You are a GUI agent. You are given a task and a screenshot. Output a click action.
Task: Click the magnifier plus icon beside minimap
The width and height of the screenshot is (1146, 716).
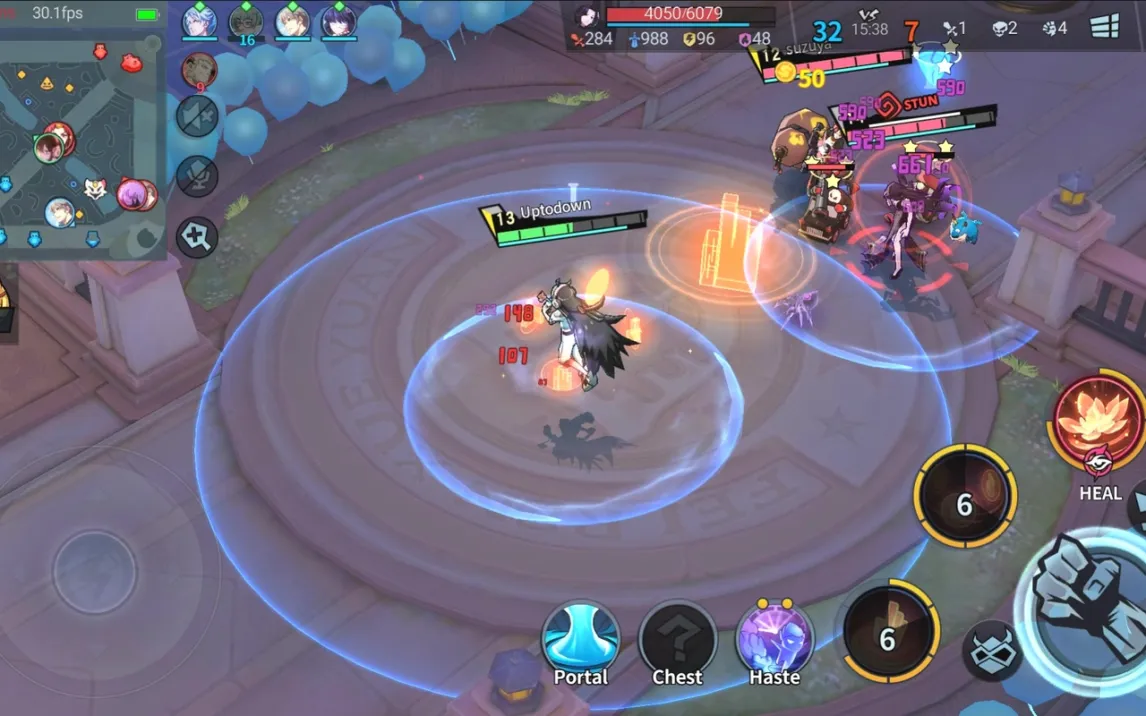pos(197,238)
